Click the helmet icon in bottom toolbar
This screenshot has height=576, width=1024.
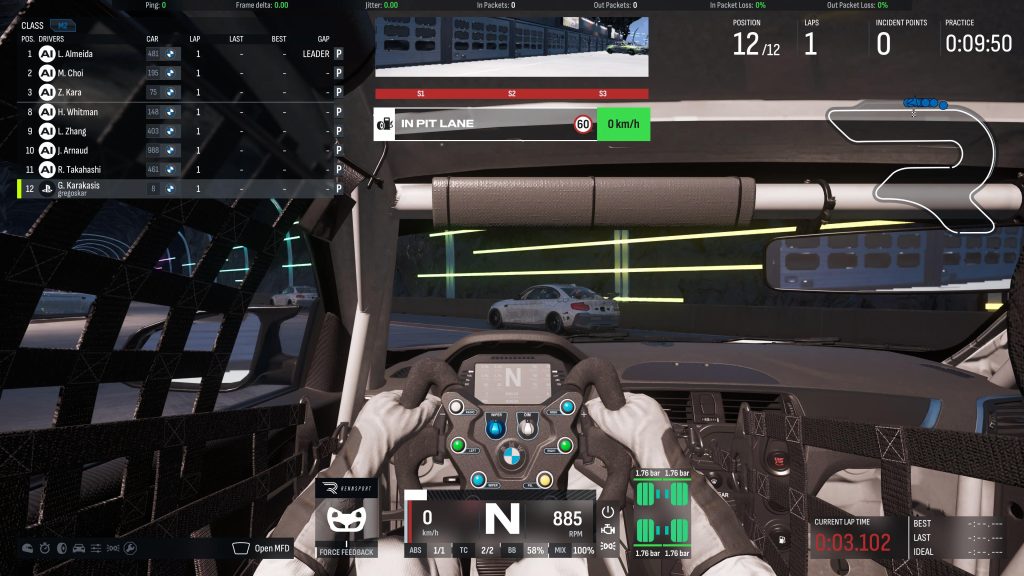coord(27,548)
